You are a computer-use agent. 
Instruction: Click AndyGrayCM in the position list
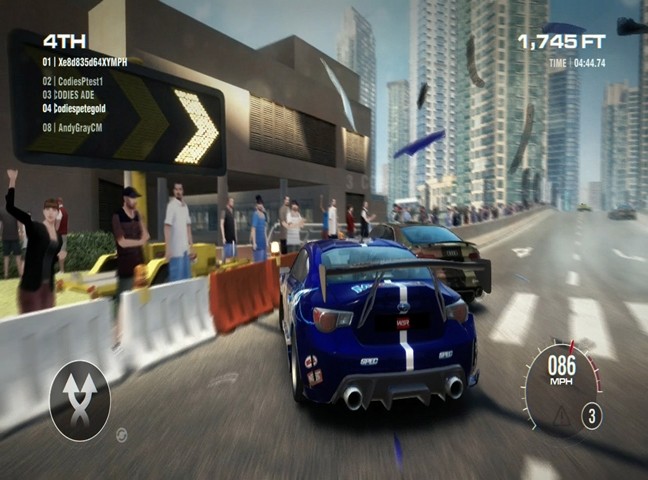pyautogui.click(x=76, y=128)
